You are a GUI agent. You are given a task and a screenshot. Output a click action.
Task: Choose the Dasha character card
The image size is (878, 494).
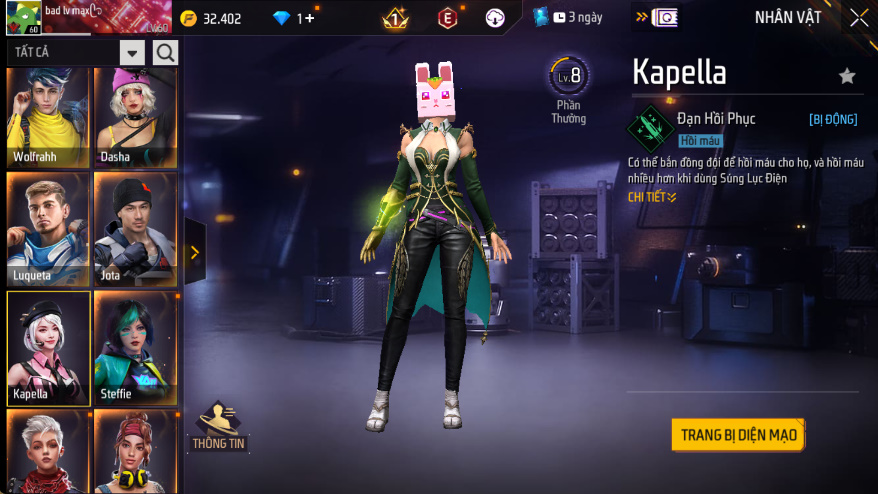[x=135, y=116]
